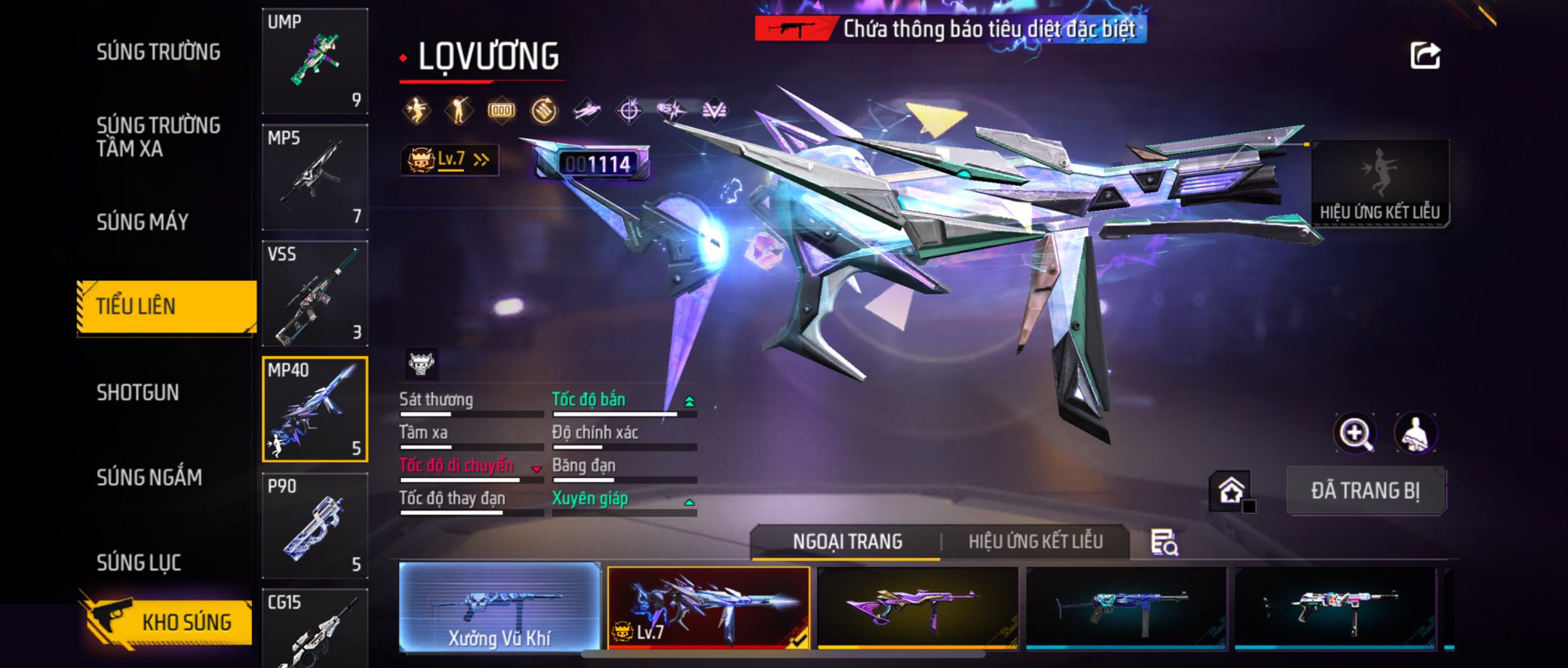This screenshot has height=668, width=1568.
Task: Click the magnifier zoom-in icon
Action: [1355, 433]
